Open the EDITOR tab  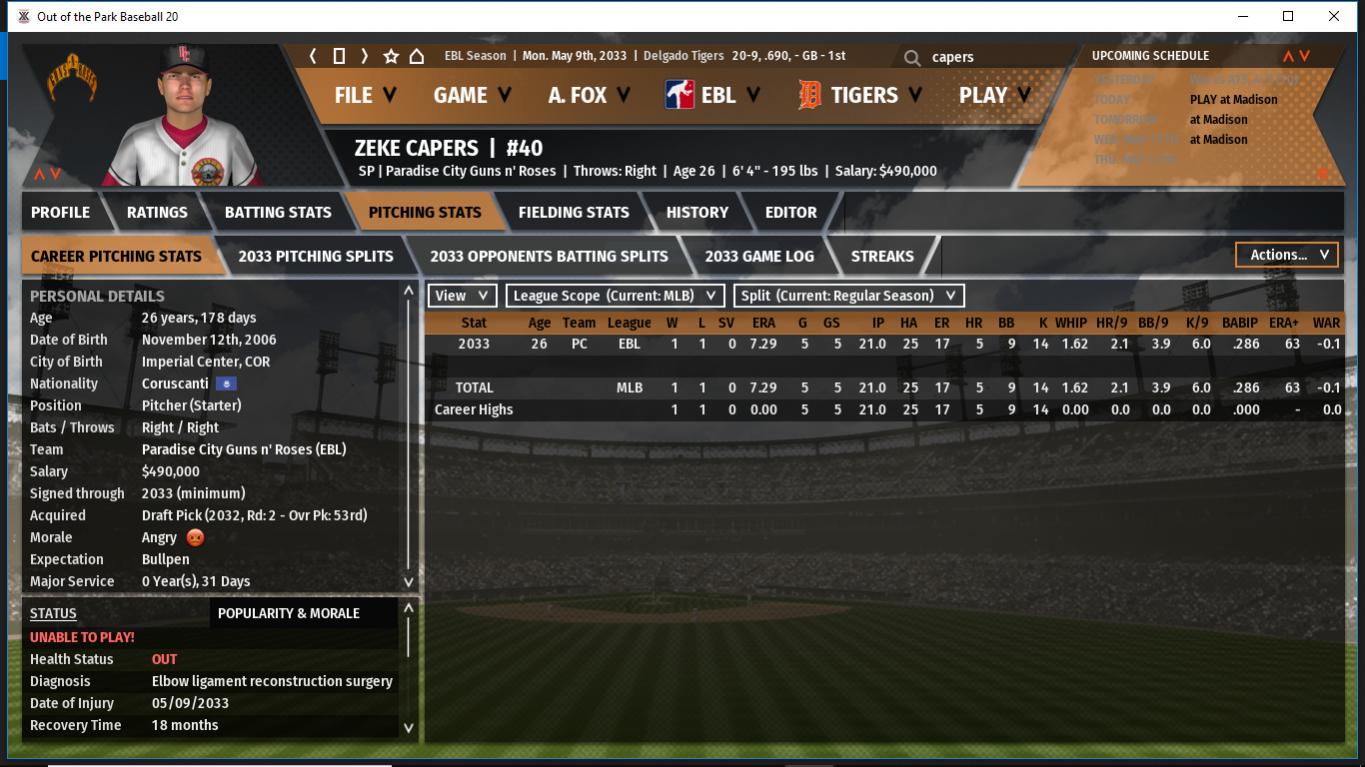[790, 212]
